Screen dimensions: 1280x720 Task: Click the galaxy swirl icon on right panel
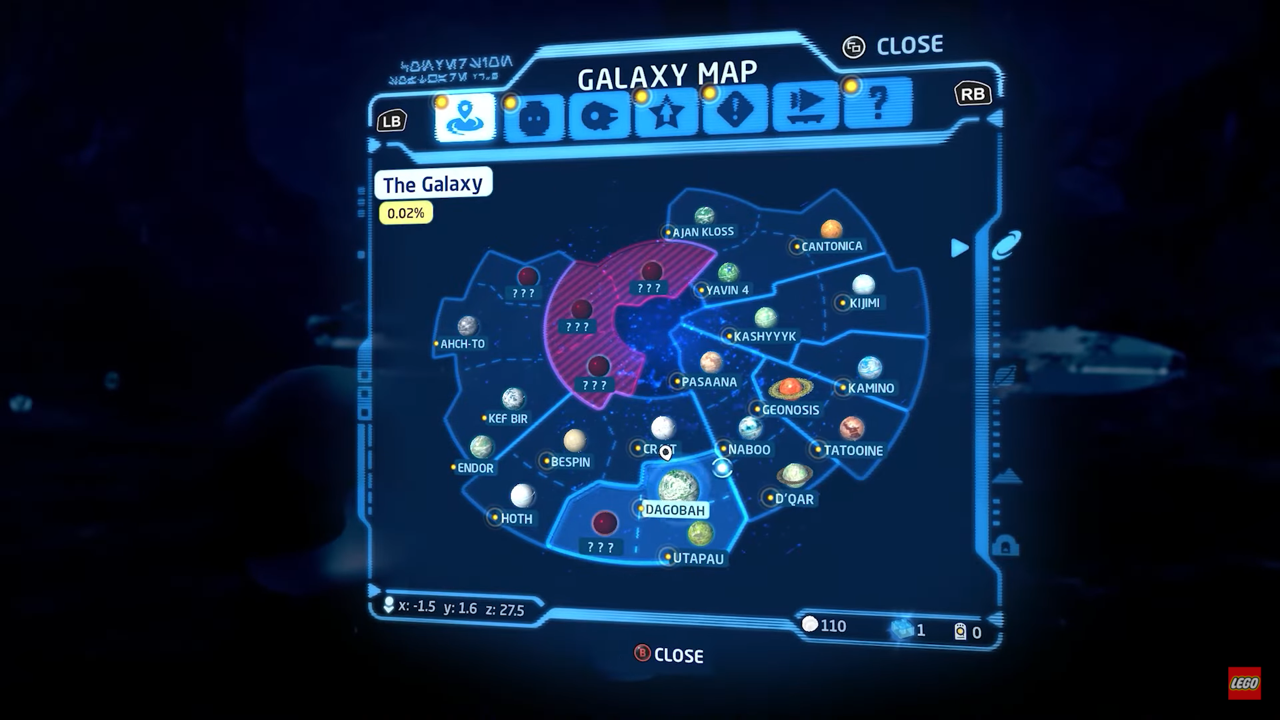[1006, 246]
